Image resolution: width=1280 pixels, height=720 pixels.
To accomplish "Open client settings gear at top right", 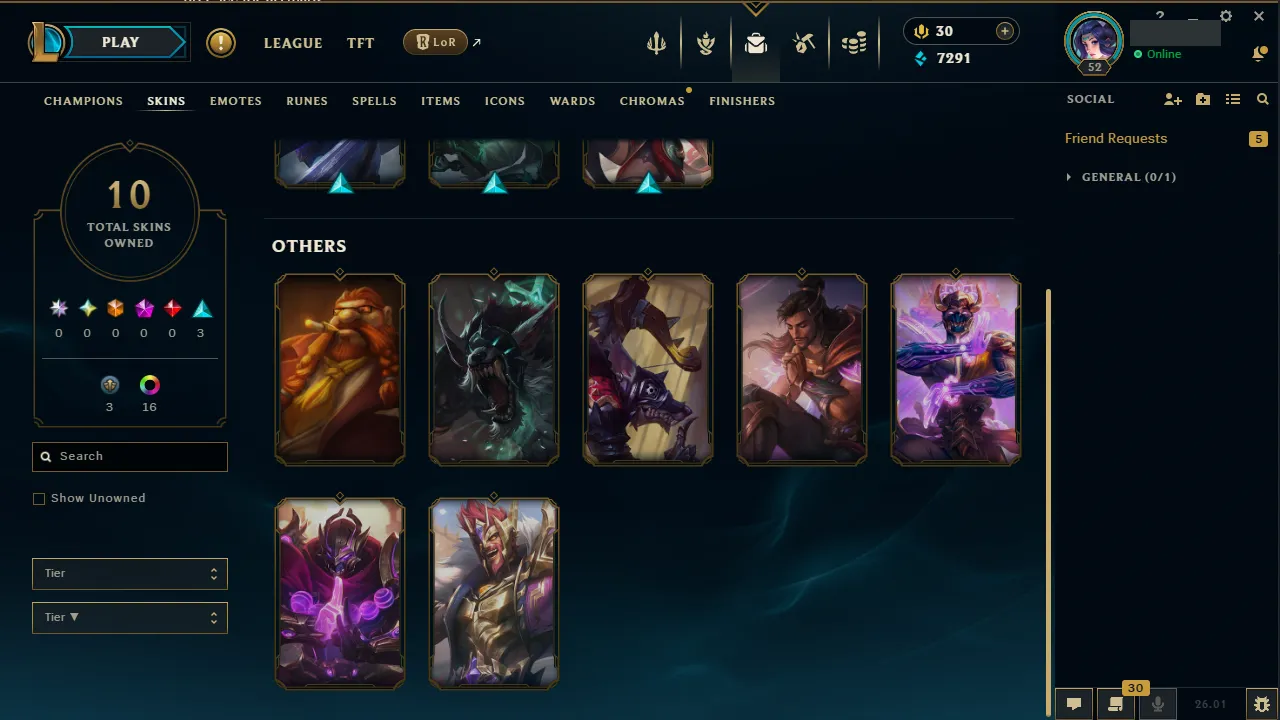I will pyautogui.click(x=1225, y=16).
